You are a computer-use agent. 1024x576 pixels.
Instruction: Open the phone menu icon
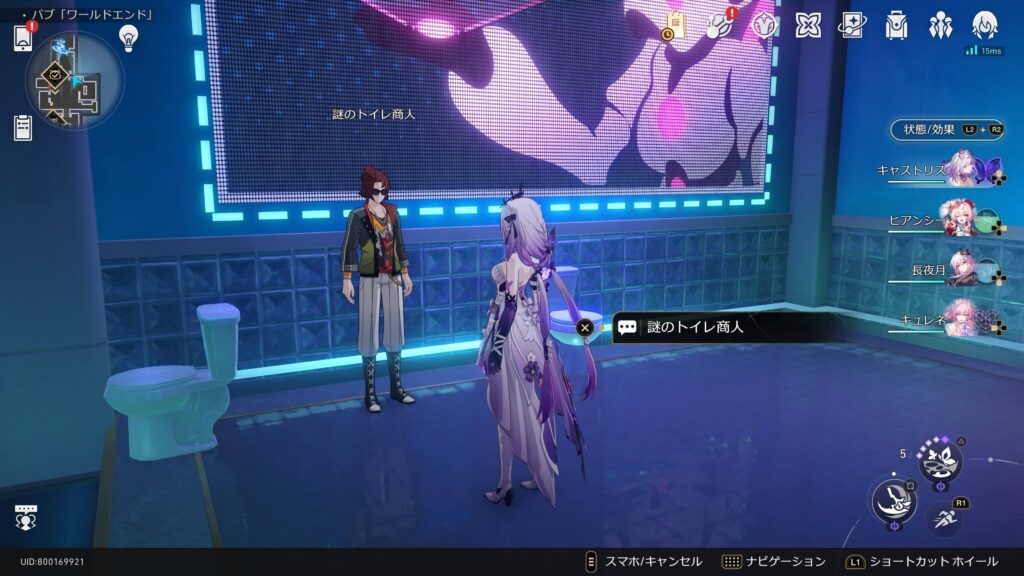23,38
